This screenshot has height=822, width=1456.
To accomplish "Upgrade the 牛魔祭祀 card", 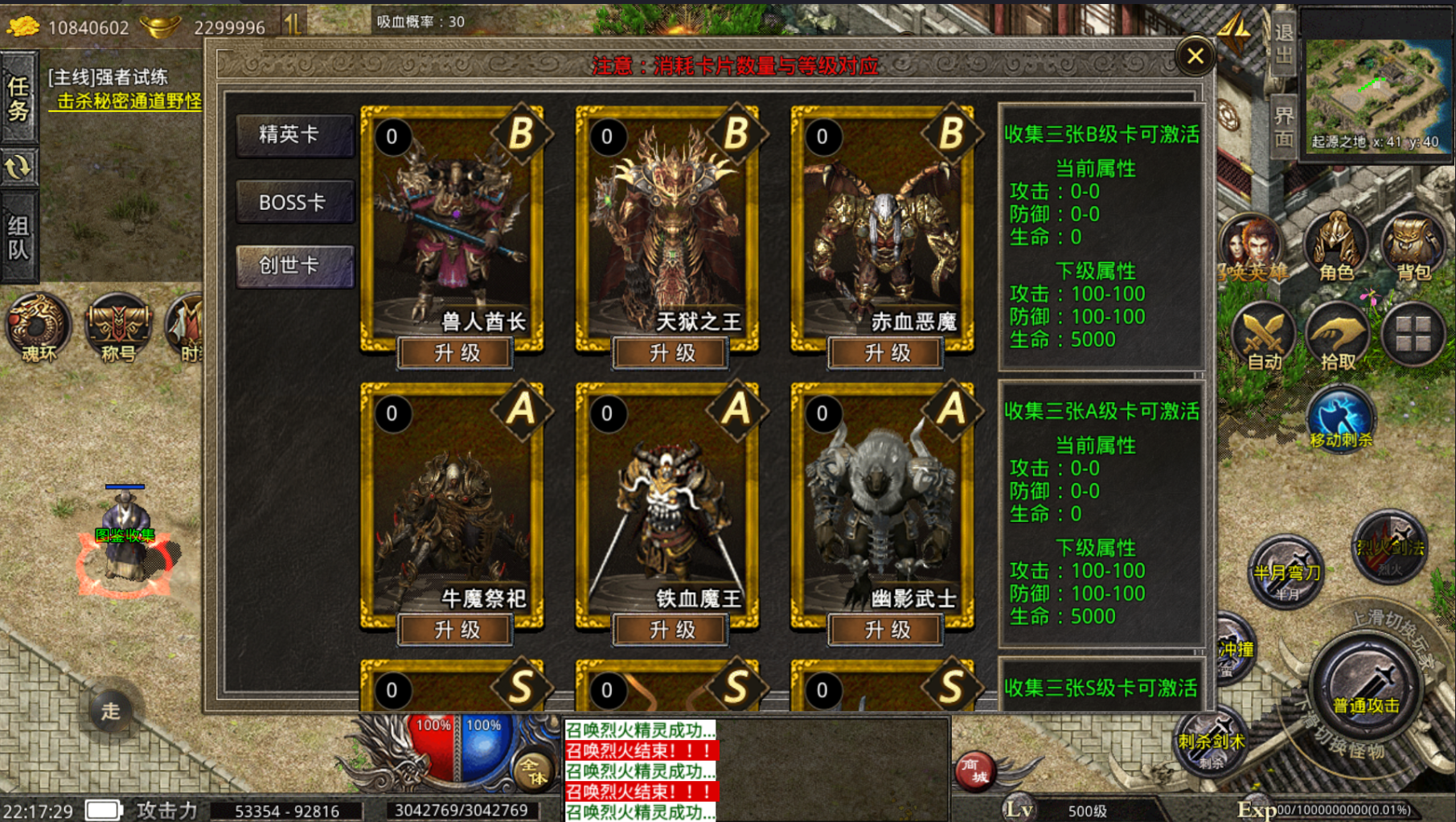I will point(456,630).
